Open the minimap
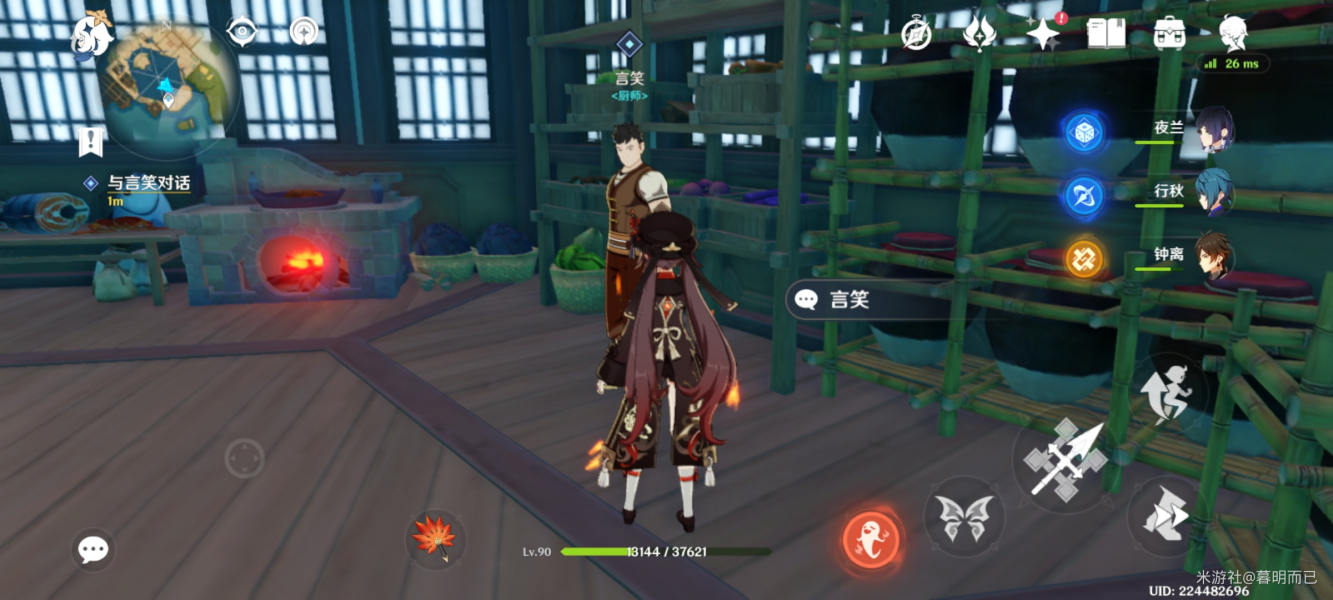The height and width of the screenshot is (600, 1333). tap(169, 88)
